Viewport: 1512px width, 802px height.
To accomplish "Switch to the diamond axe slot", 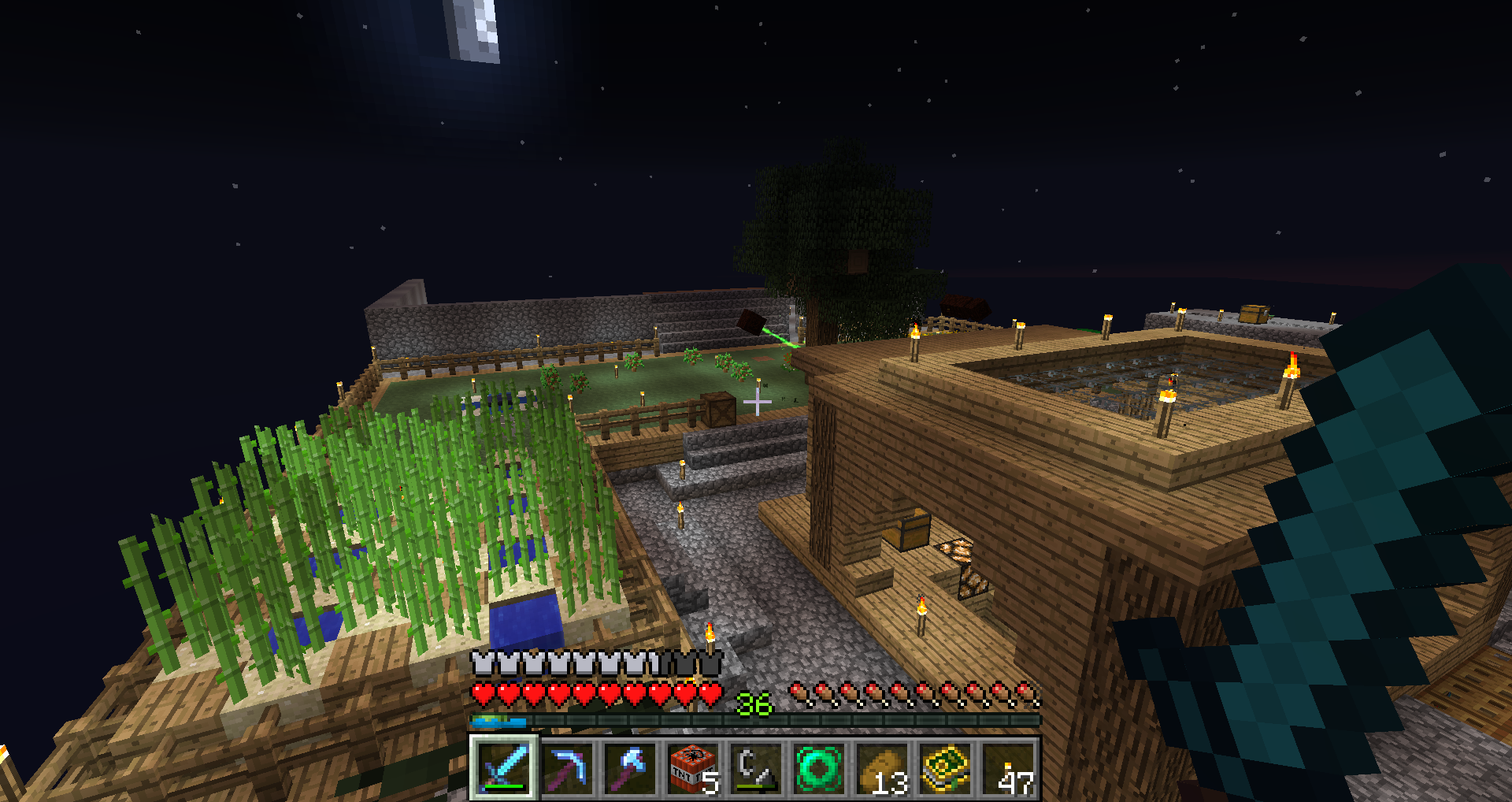I will 630,768.
